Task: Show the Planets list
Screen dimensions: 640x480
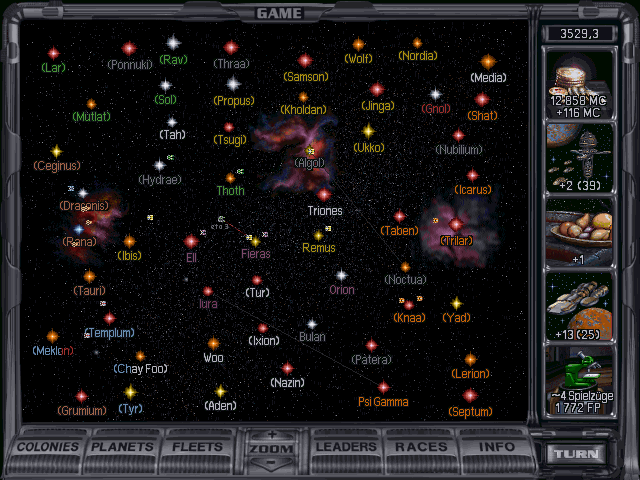Action: coord(125,446)
